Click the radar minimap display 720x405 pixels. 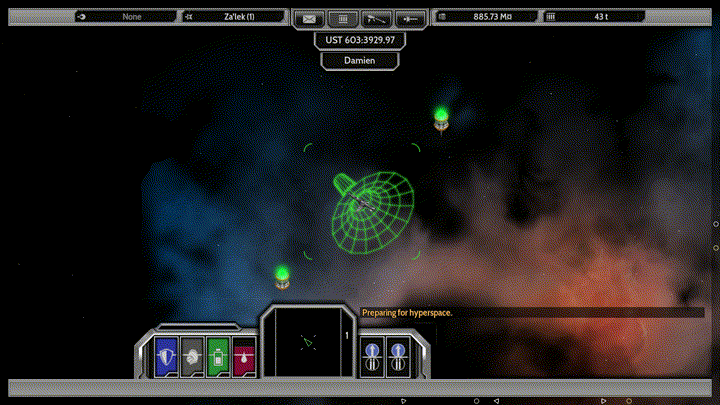(307, 341)
